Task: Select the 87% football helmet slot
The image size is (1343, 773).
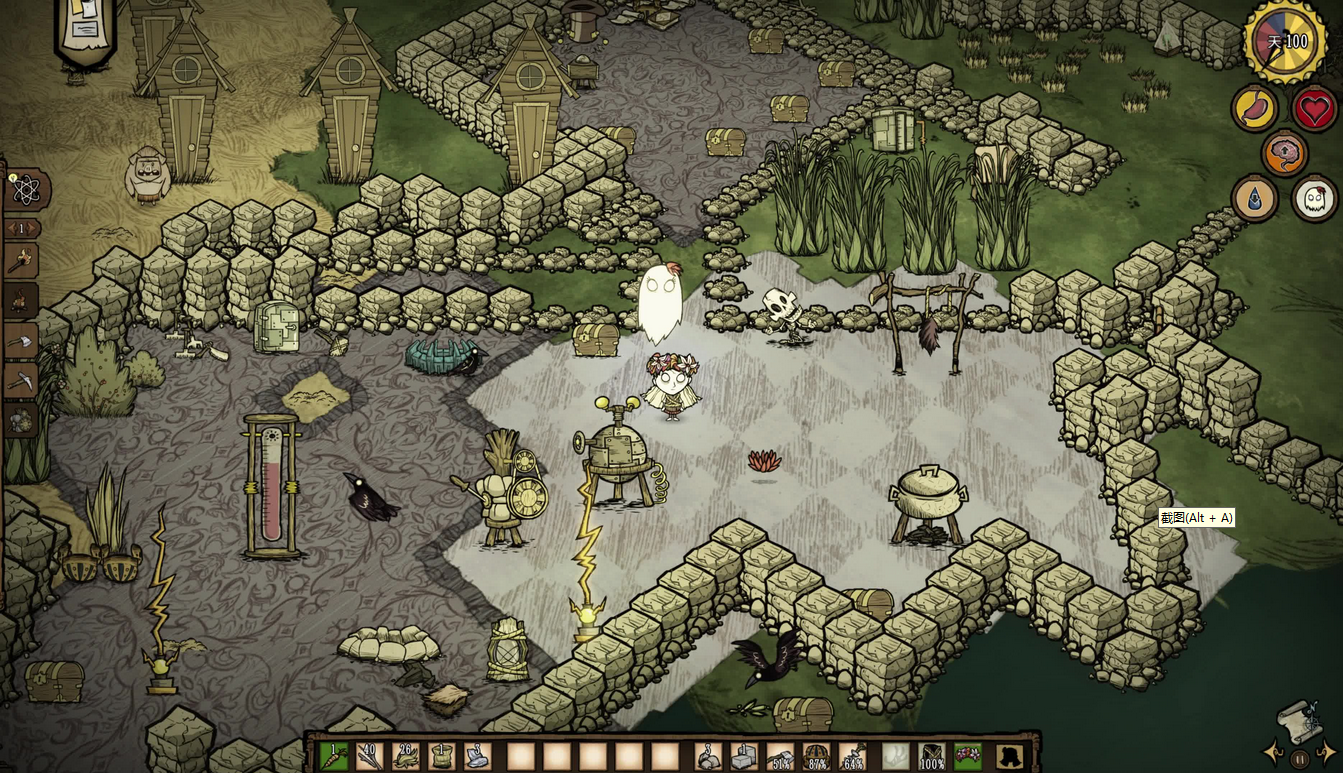Action: 817,755
